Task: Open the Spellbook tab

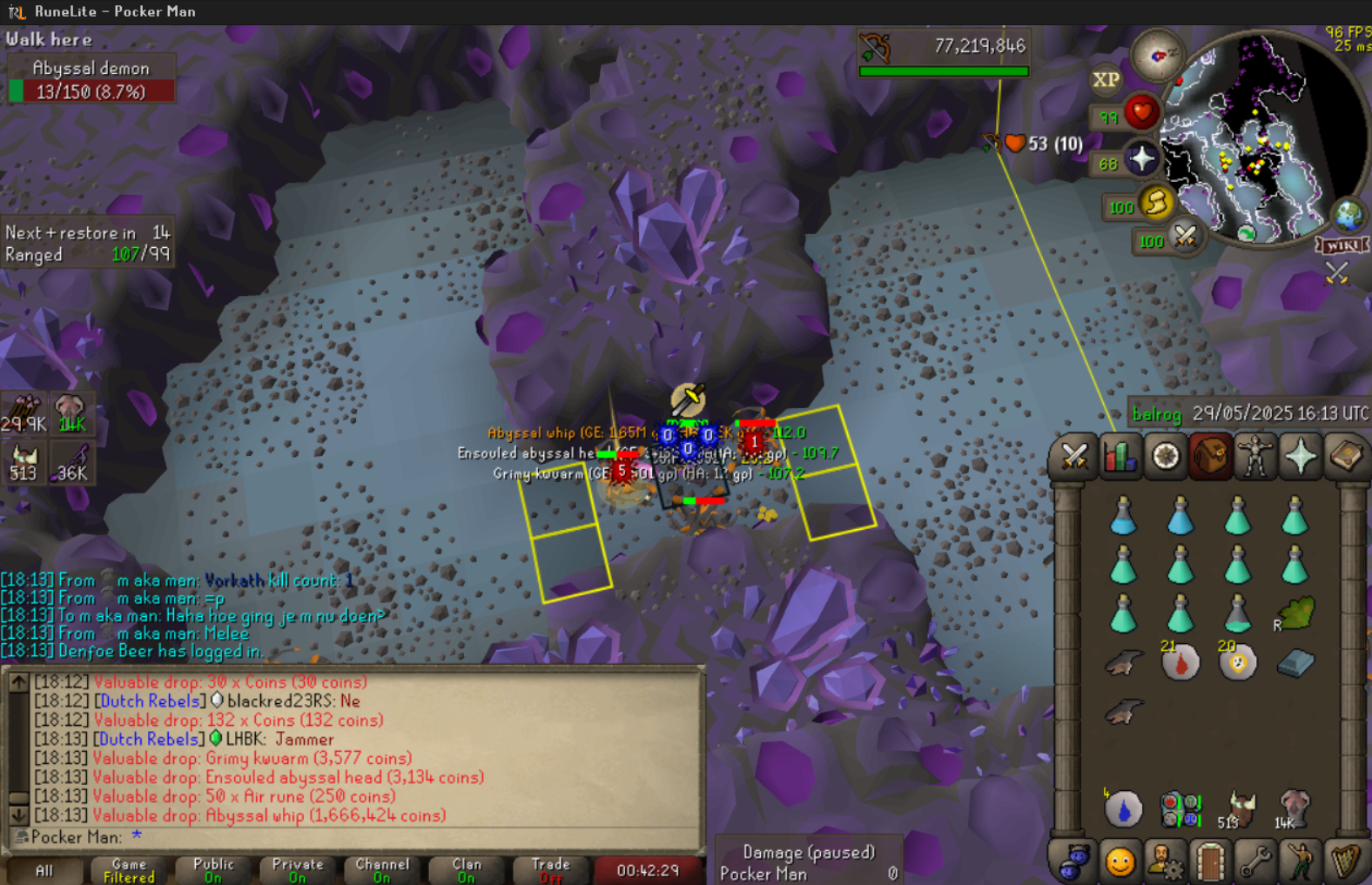Action: (x=1345, y=456)
